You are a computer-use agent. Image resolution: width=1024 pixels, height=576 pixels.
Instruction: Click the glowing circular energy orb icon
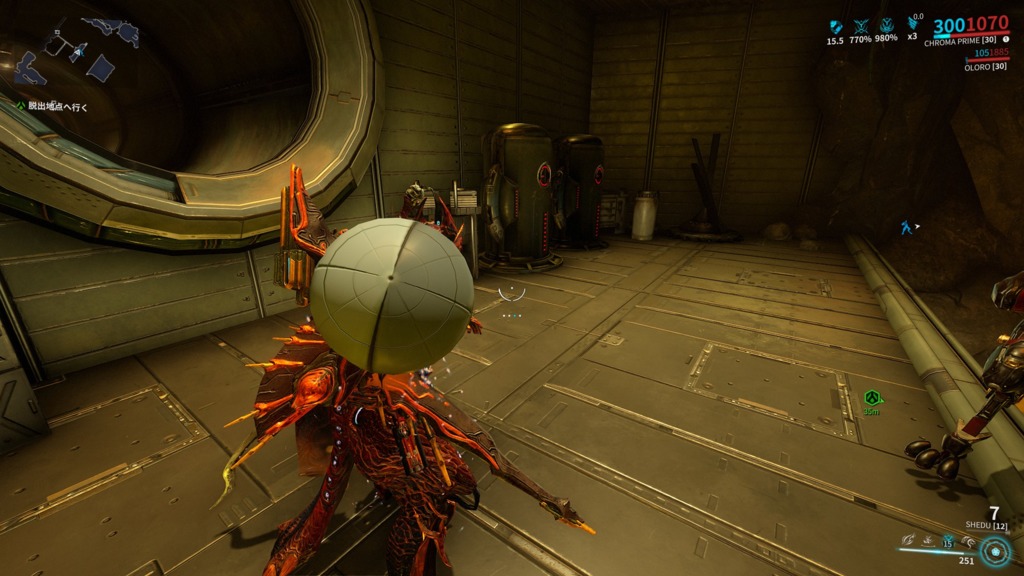click(x=995, y=551)
